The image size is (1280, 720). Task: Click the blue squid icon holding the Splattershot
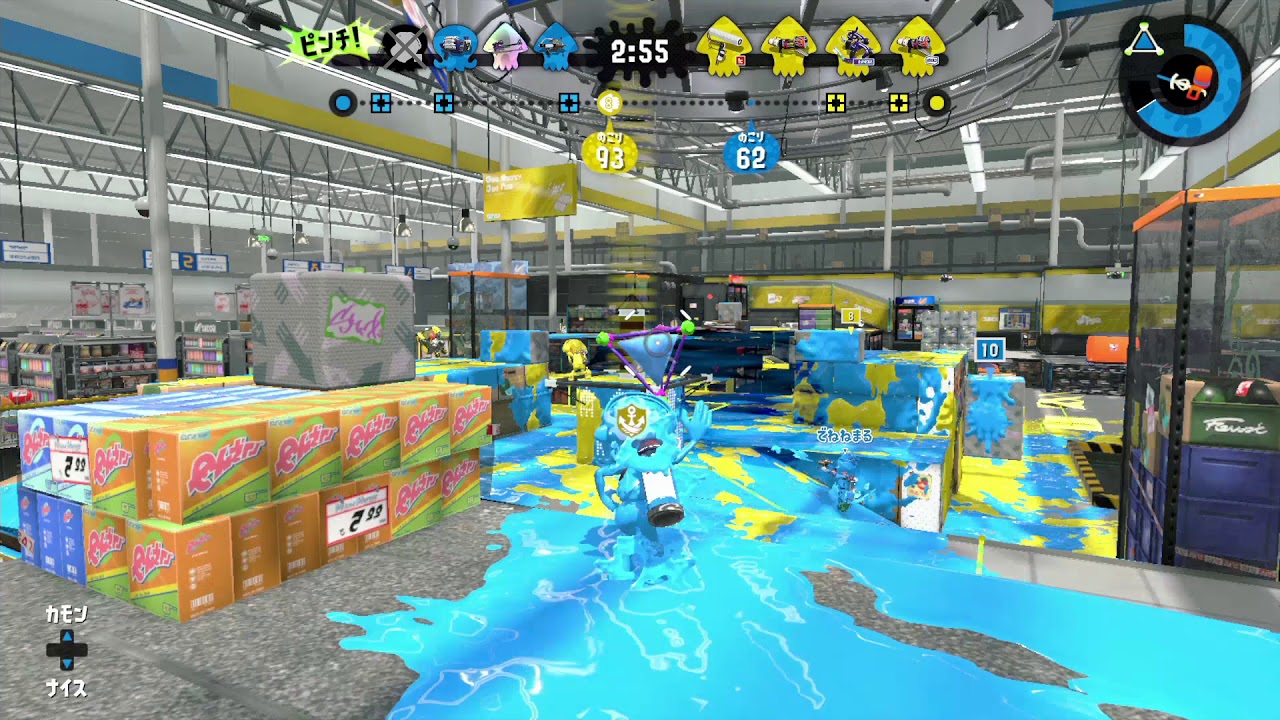(455, 47)
